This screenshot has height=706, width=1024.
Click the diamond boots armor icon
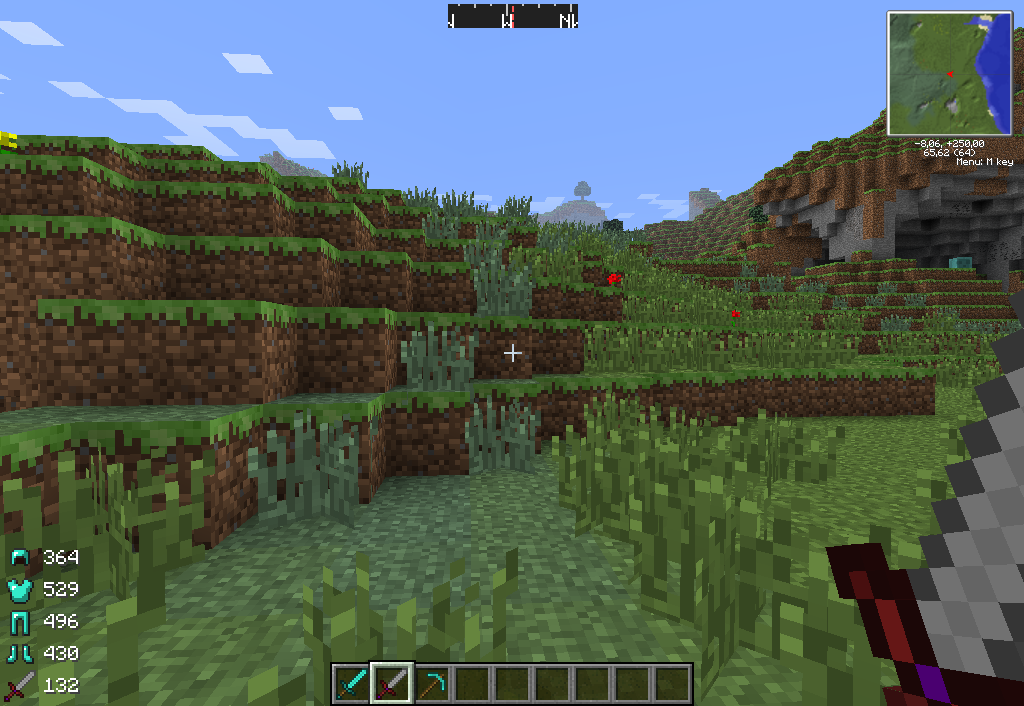coord(22,653)
